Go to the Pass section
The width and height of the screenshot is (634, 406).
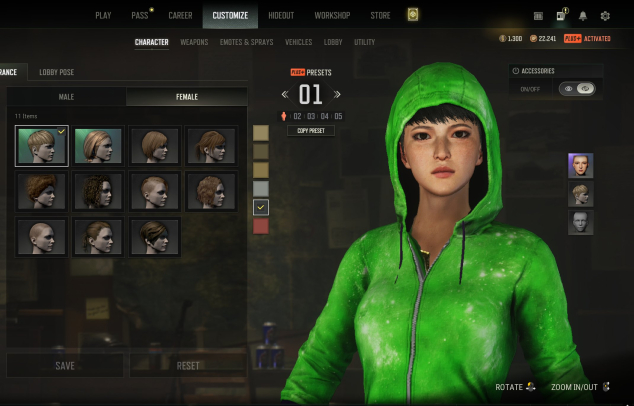tap(139, 16)
